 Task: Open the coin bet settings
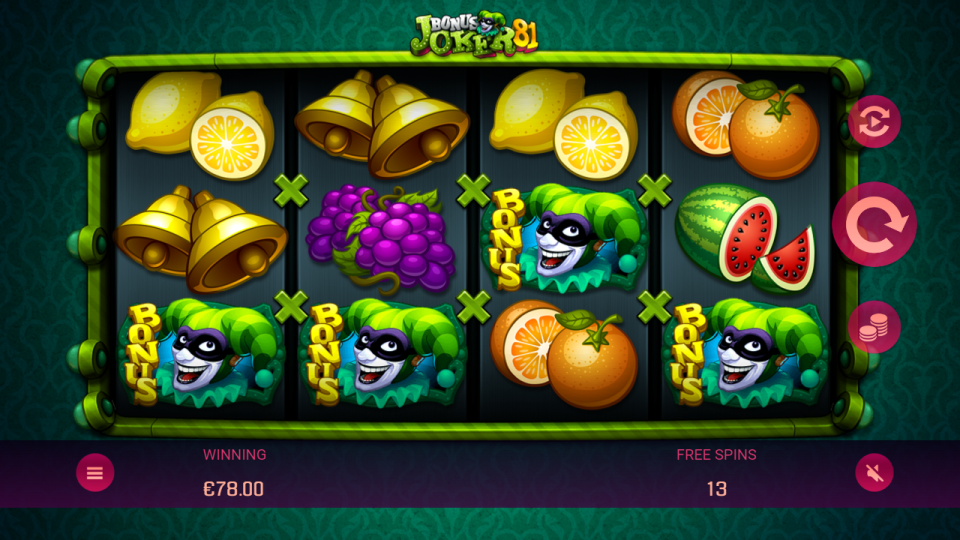pyautogui.click(x=874, y=327)
